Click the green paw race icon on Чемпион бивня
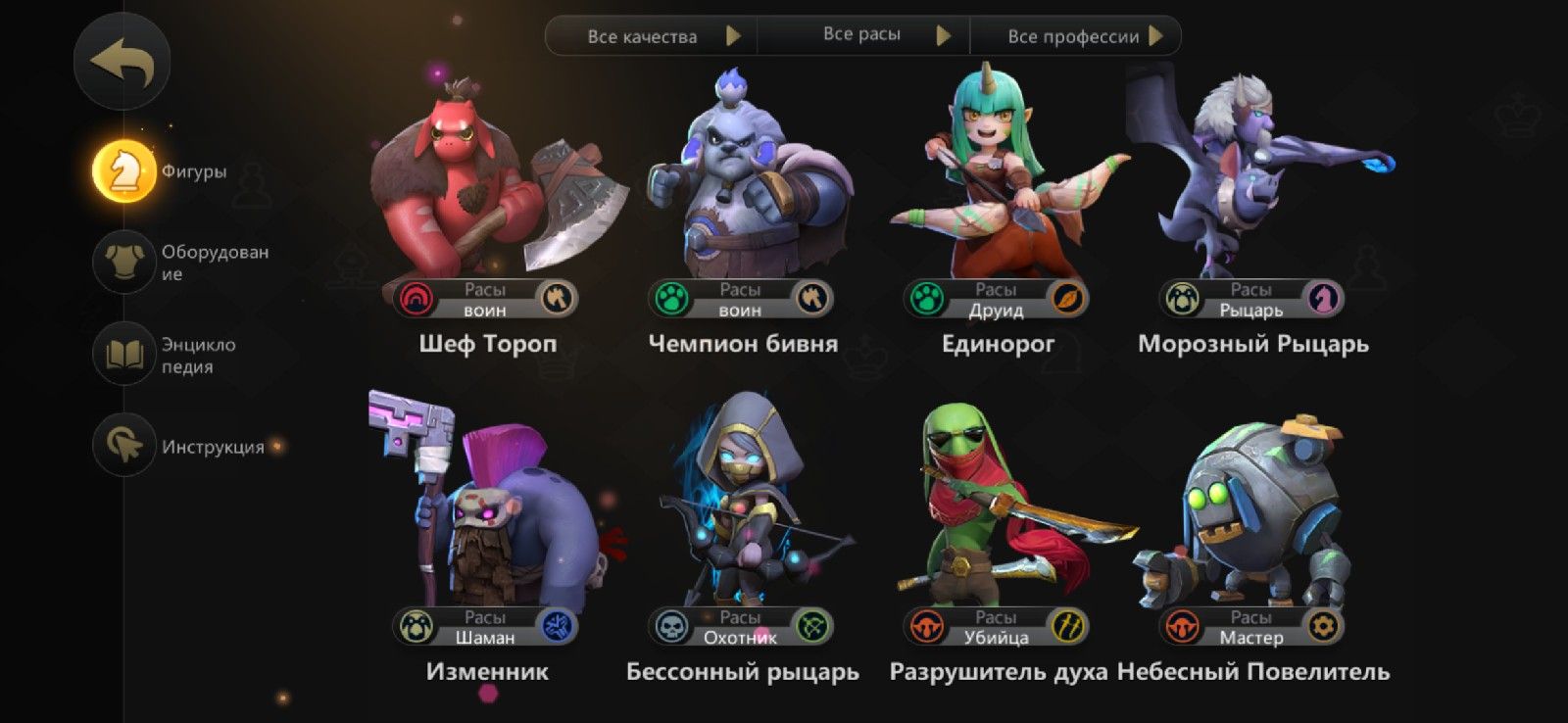This screenshot has height=723, width=1568. coord(672,298)
